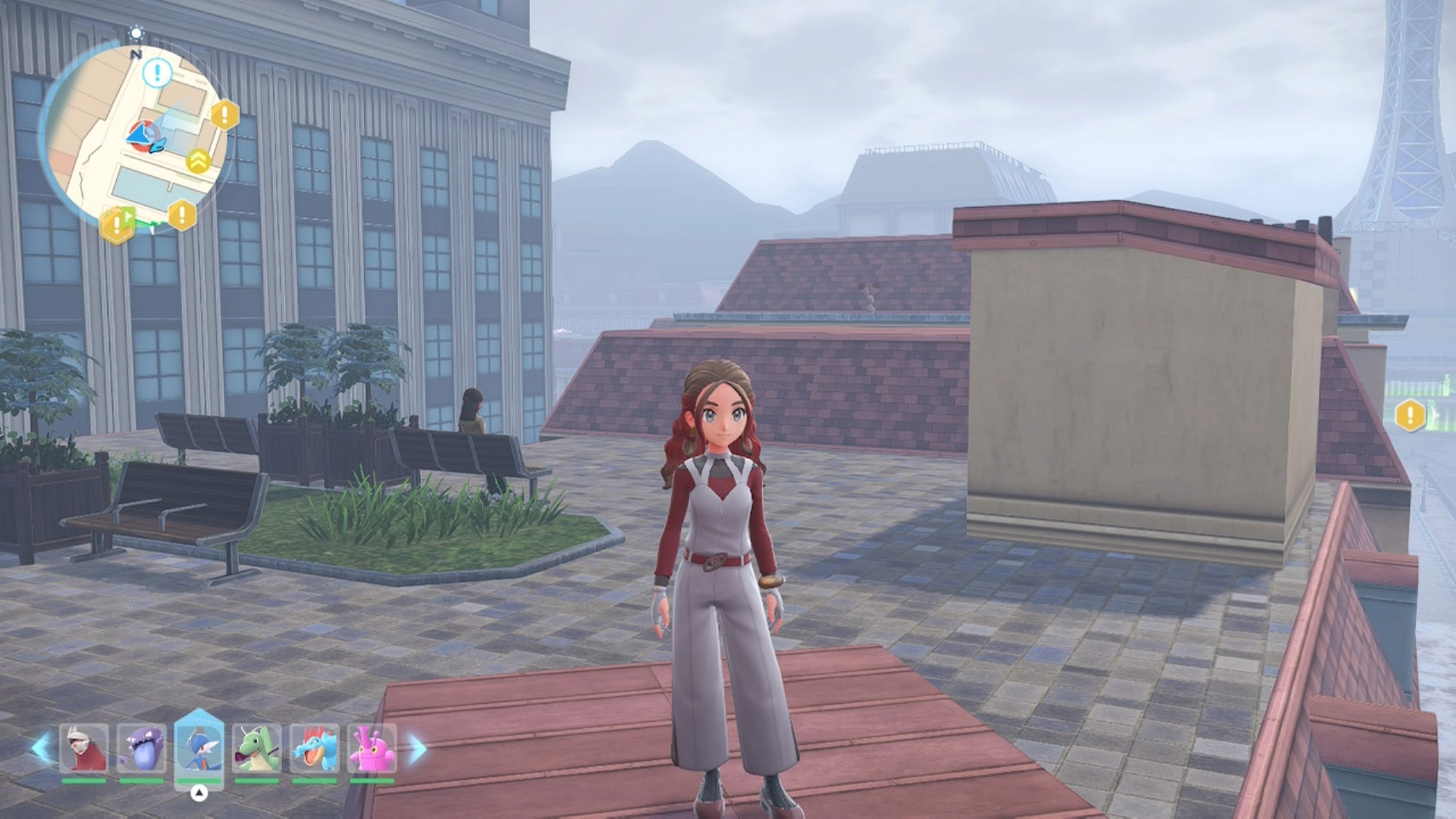Select the quest marker with green flag

[118, 223]
